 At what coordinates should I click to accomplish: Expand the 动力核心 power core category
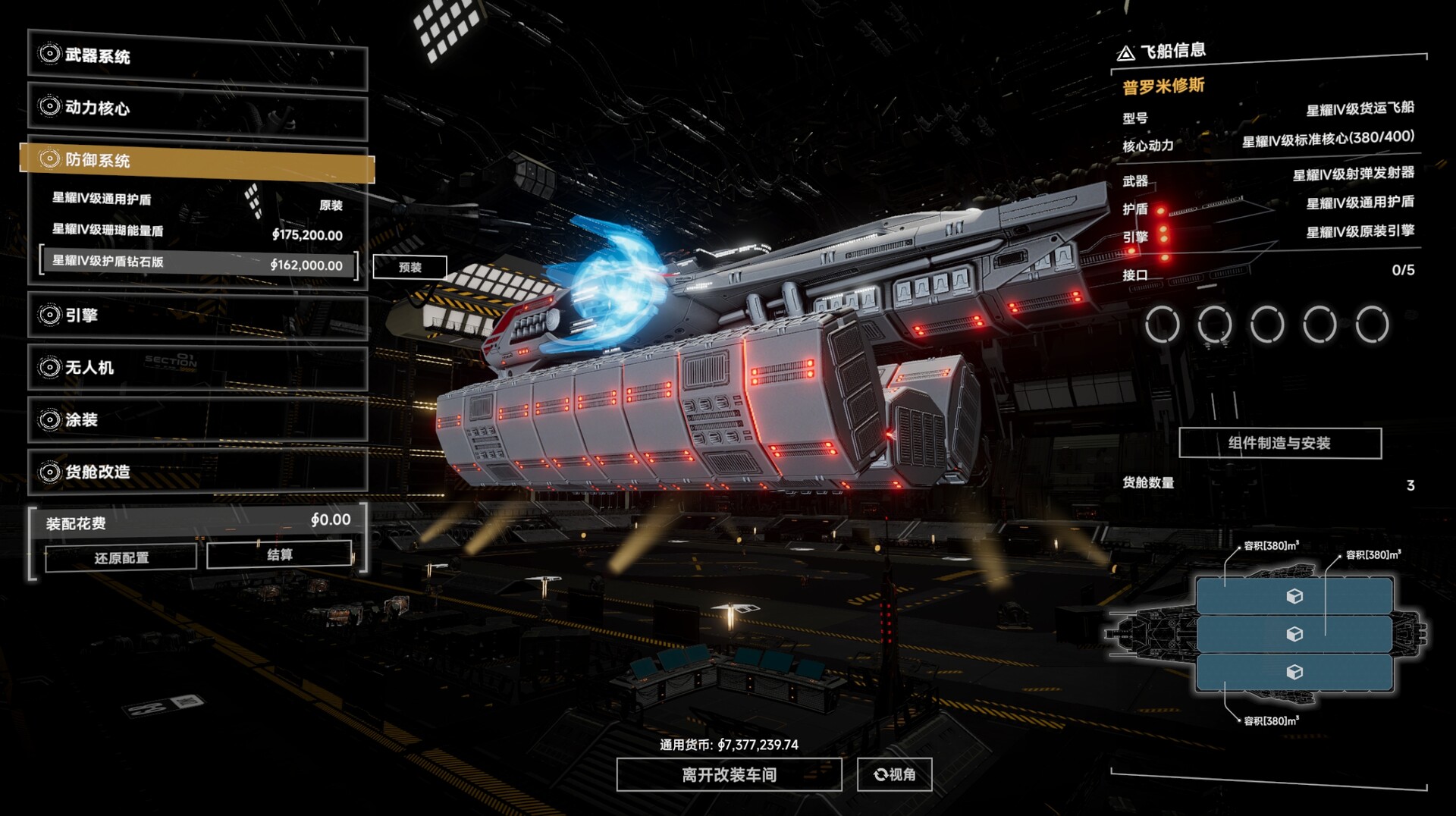click(x=197, y=108)
